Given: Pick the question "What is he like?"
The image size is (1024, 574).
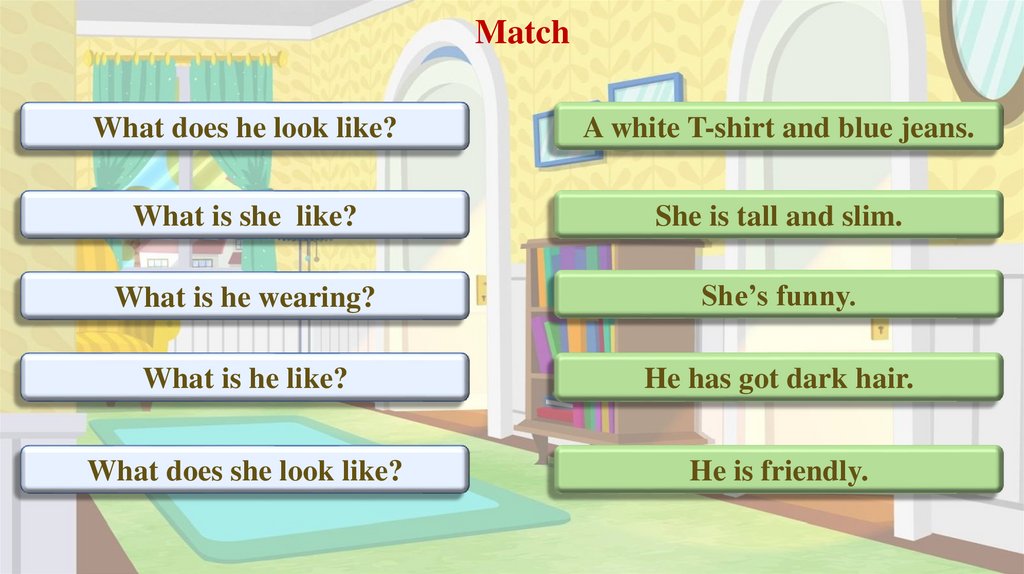Looking at the screenshot, I should tap(244, 377).
